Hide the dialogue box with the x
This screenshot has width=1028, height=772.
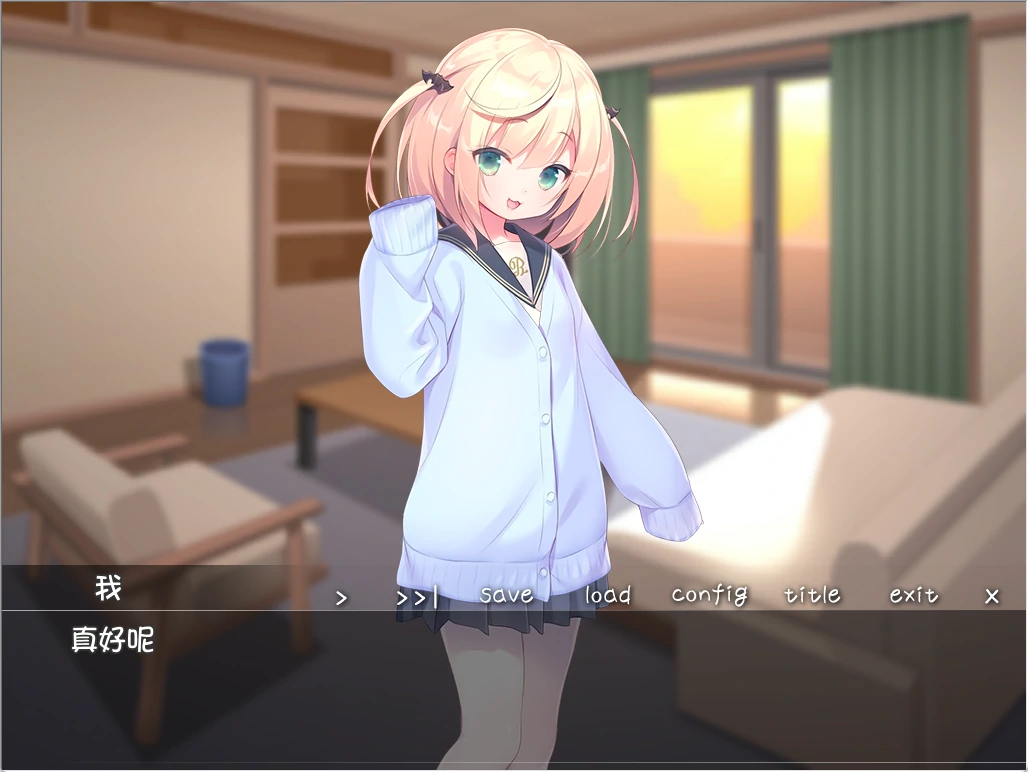pyautogui.click(x=991, y=596)
